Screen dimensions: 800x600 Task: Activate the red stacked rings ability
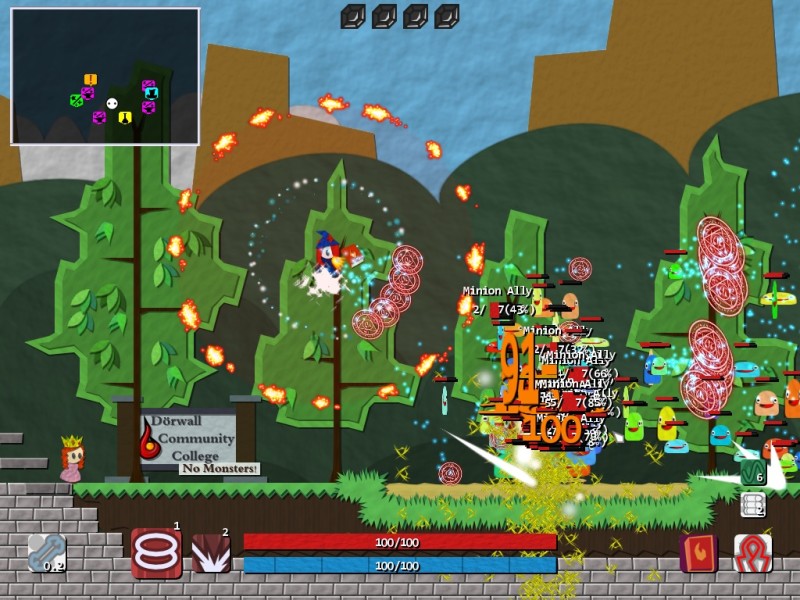pyautogui.click(x=155, y=553)
